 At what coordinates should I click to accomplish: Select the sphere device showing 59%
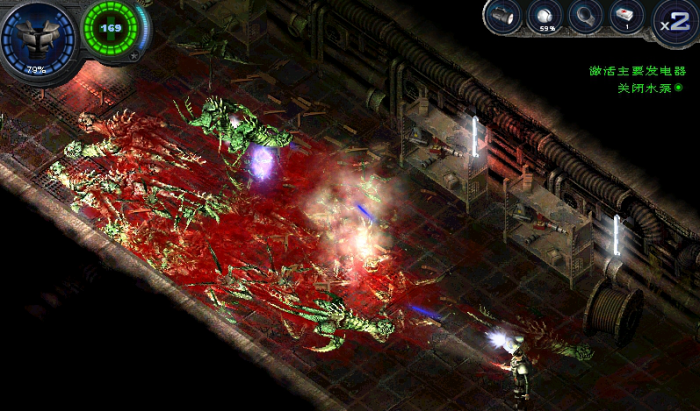pyautogui.click(x=547, y=17)
